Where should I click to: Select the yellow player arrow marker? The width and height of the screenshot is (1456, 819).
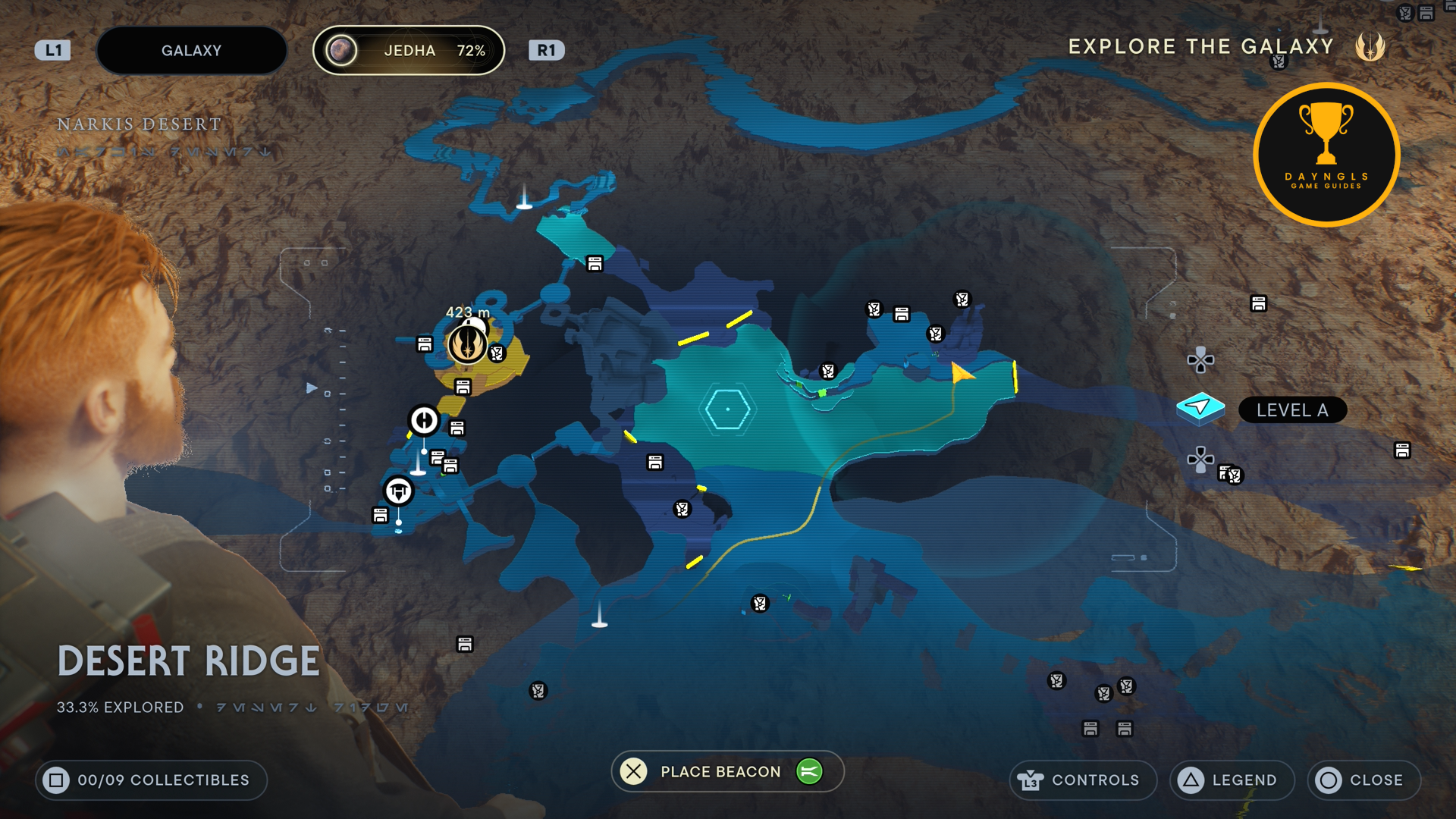pos(962,373)
